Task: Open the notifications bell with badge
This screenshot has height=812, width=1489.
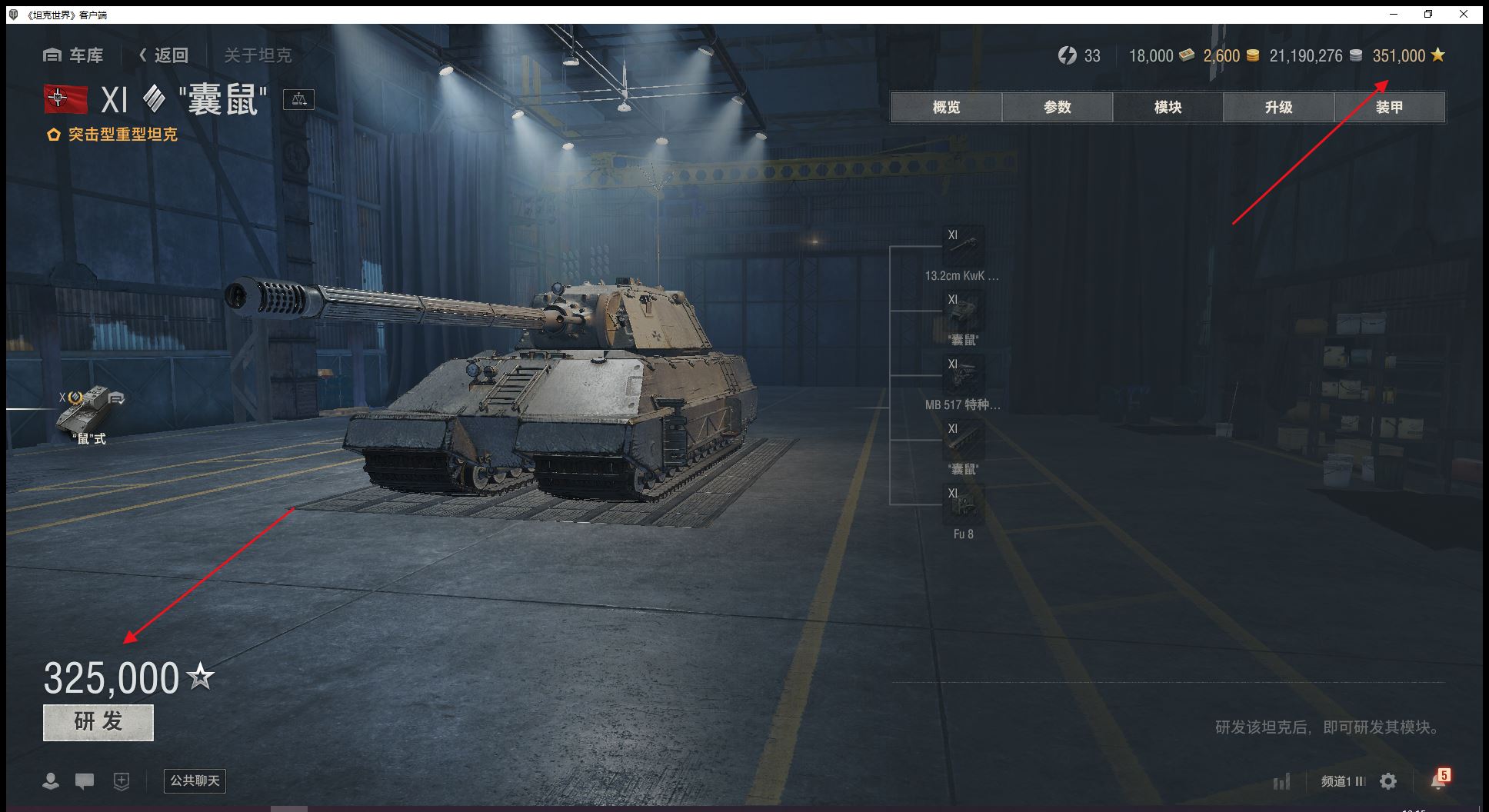Action: coord(1437,780)
